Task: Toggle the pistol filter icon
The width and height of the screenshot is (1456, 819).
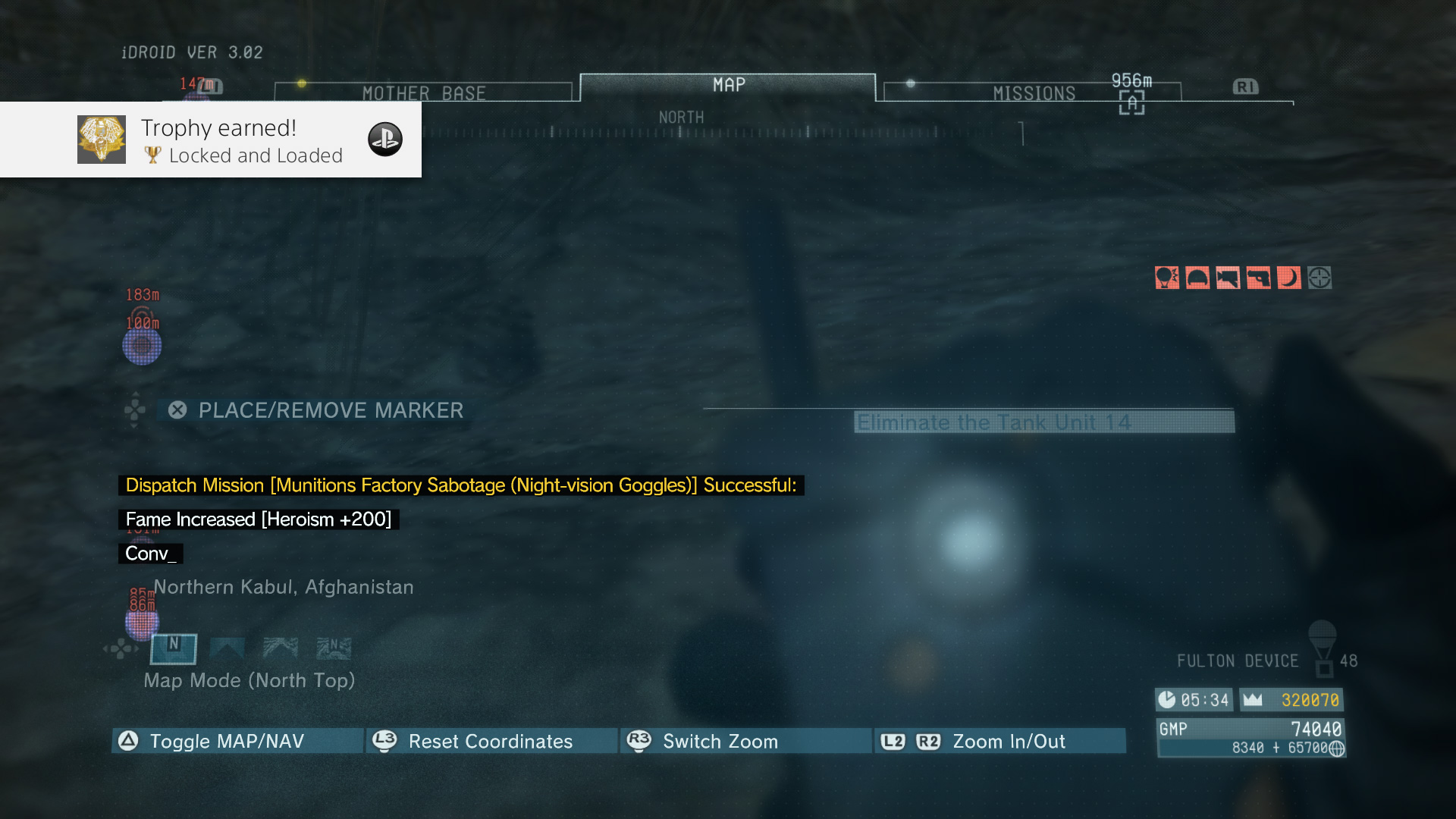Action: (1258, 278)
